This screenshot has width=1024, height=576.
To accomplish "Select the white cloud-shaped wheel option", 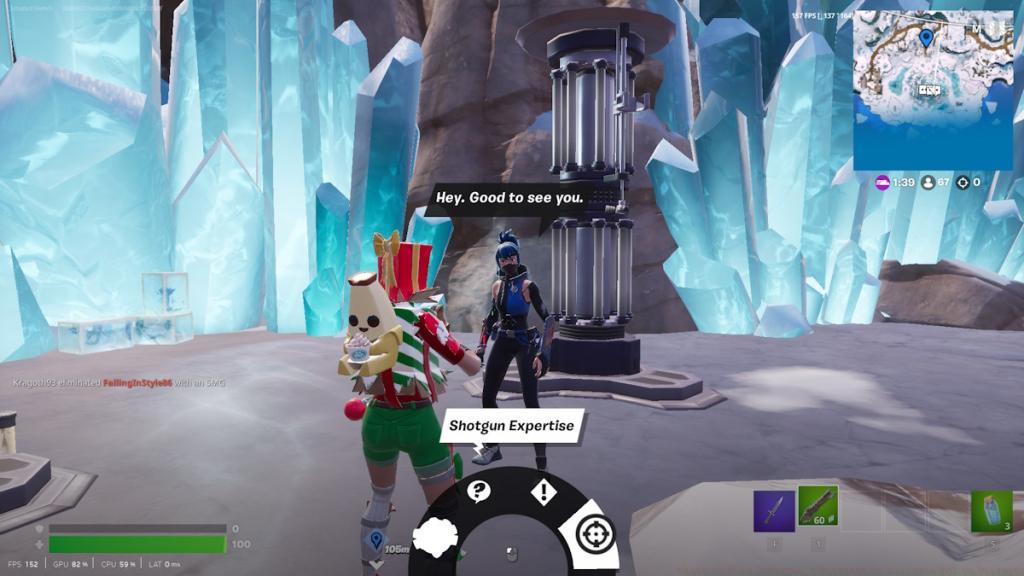I will pos(437,538).
